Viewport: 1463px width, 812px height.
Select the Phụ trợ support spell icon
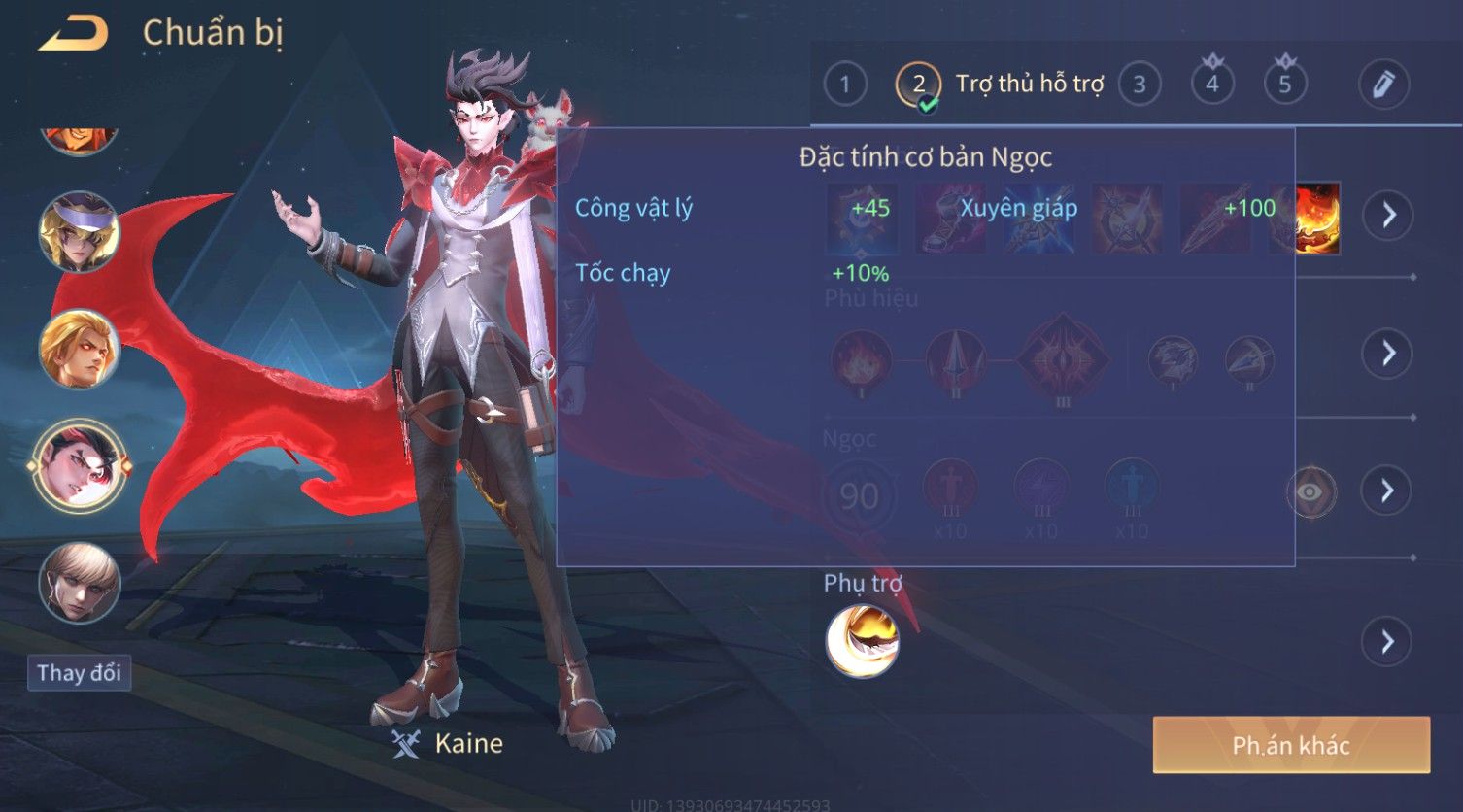click(x=862, y=641)
